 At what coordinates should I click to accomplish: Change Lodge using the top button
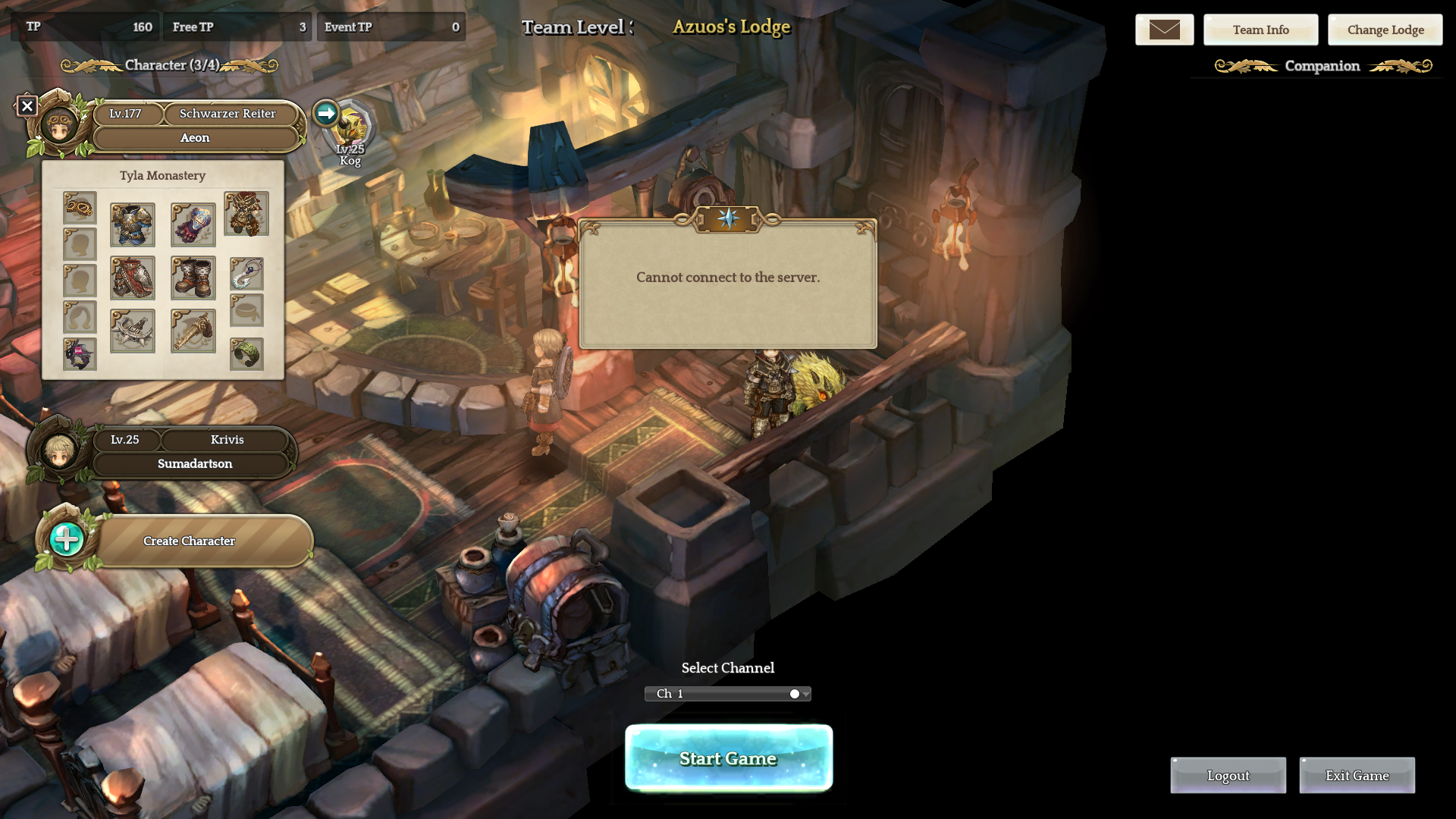pos(1385,30)
